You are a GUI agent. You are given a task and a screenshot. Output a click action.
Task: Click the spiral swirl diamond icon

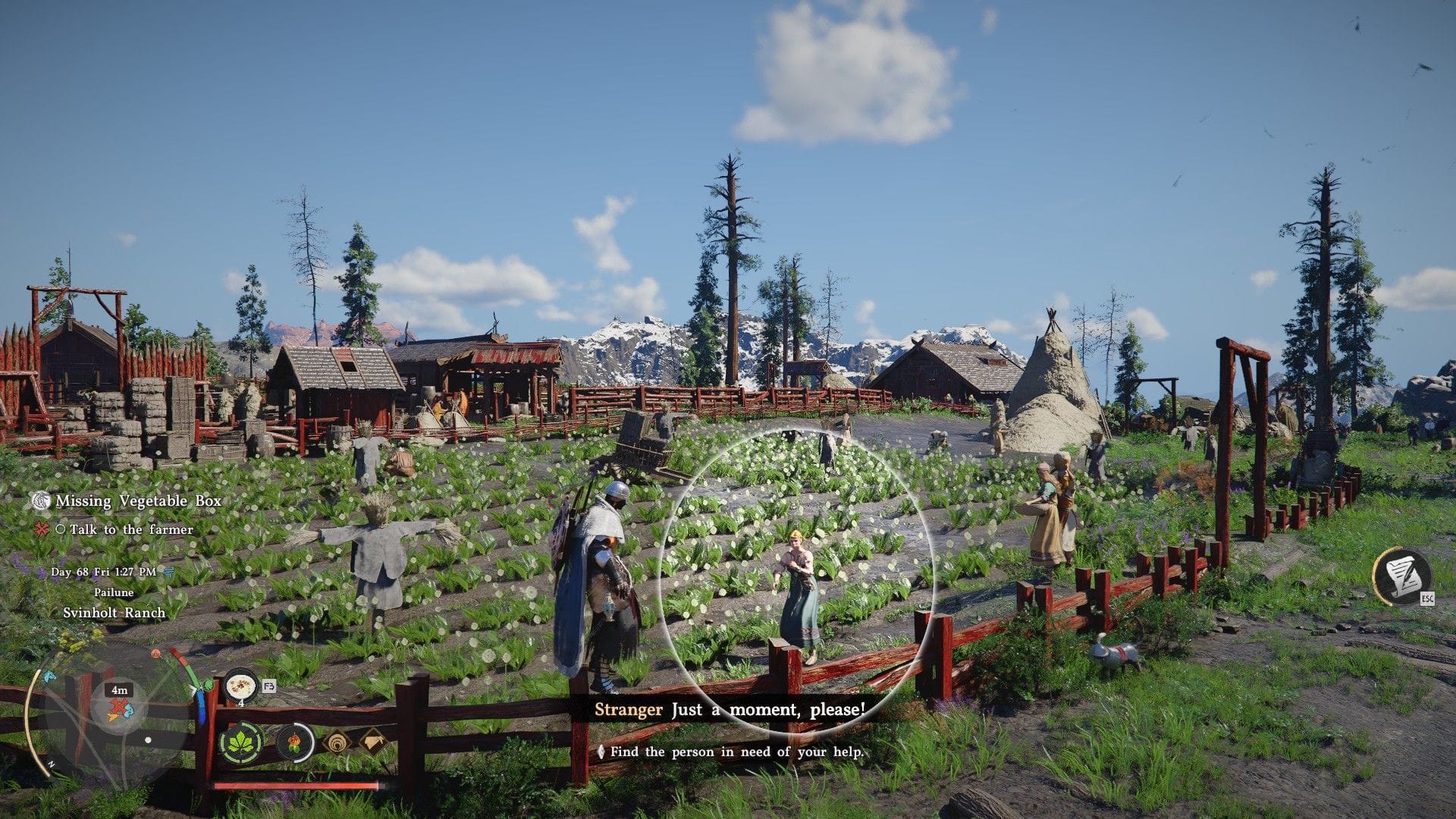337,742
